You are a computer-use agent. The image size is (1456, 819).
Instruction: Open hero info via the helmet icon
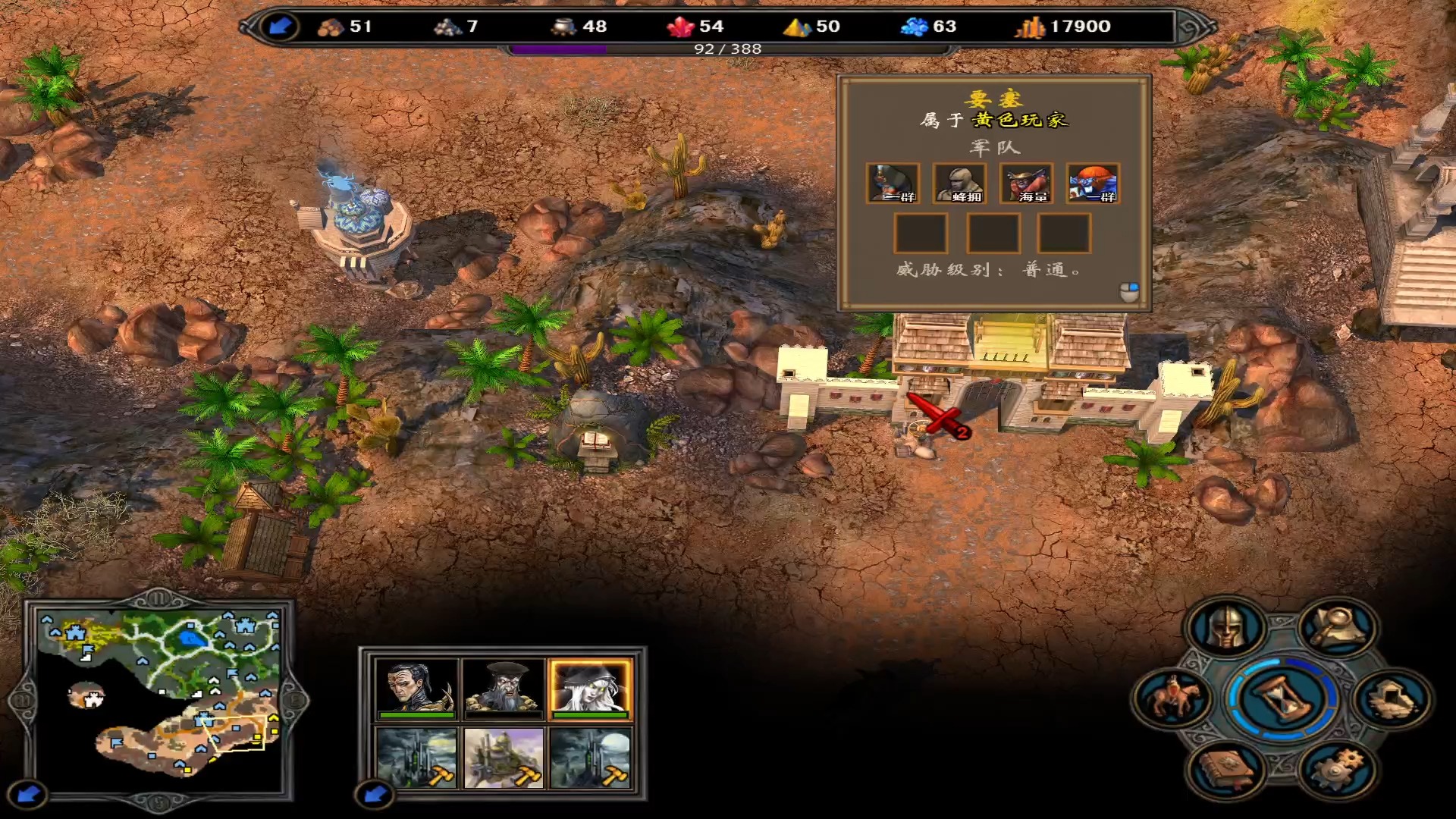click(x=1225, y=629)
